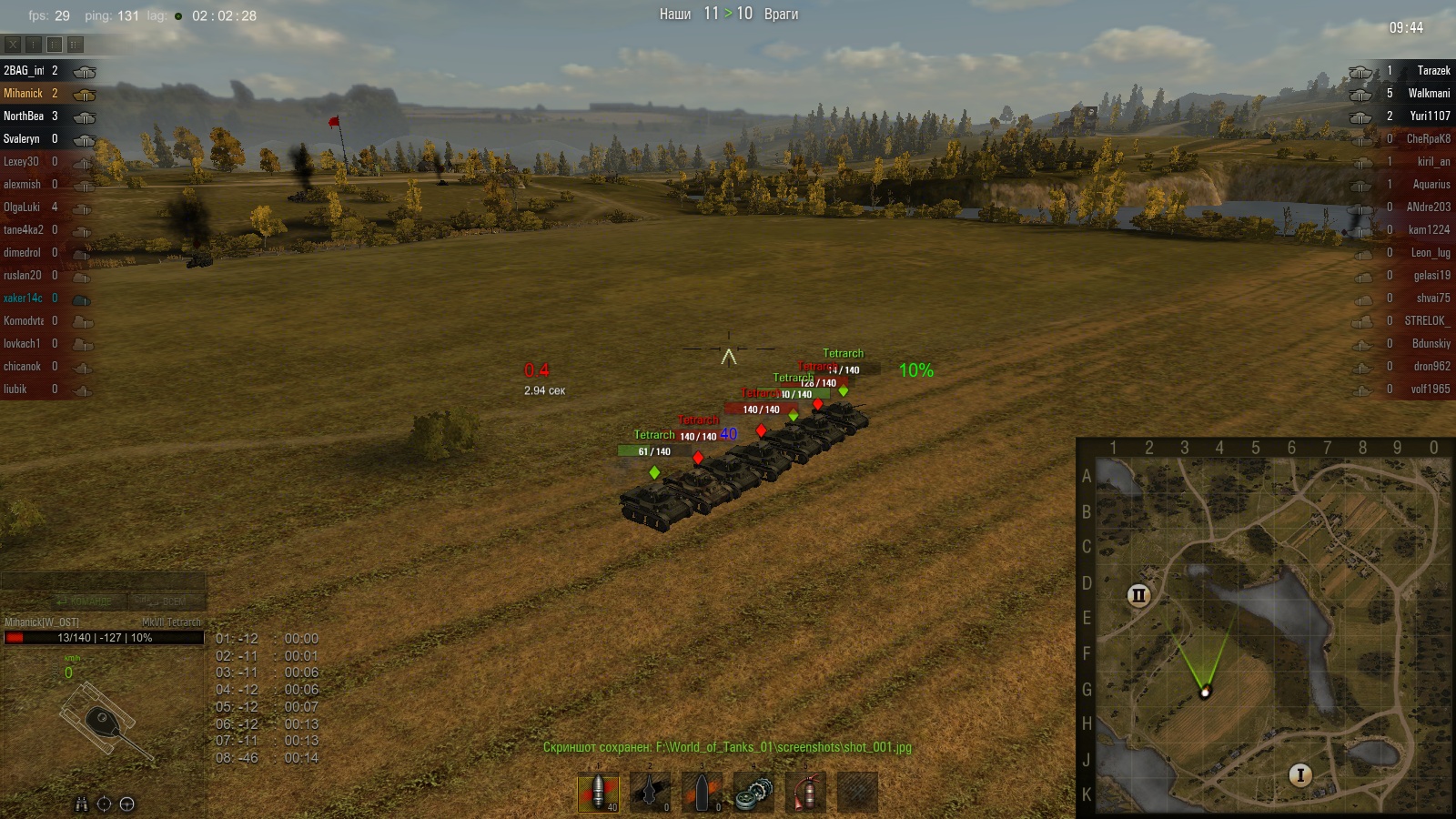Use the repair kit consumable
The image size is (1456, 819).
coord(753,792)
